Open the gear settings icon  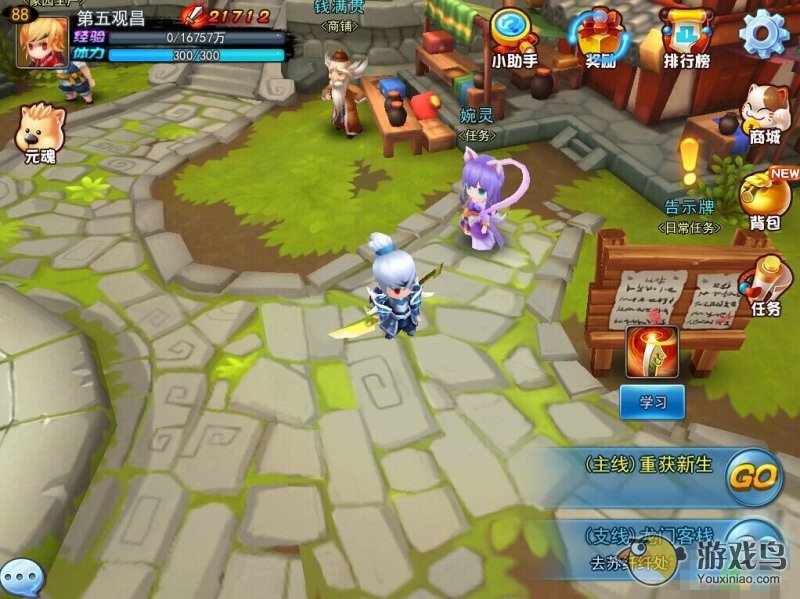pyautogui.click(x=764, y=33)
